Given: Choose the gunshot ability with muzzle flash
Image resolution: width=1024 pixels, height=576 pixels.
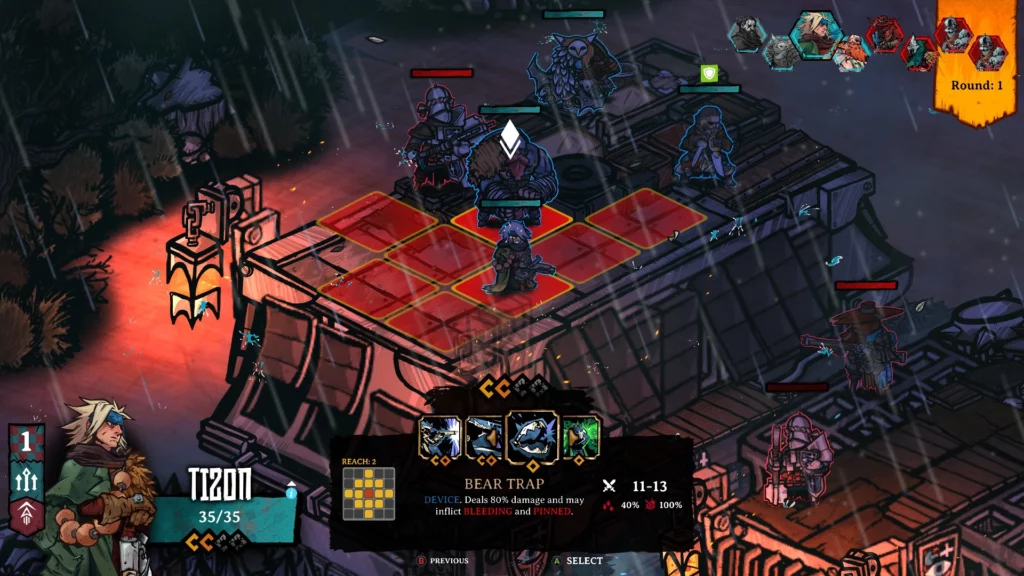Looking at the screenshot, I should click(440, 438).
